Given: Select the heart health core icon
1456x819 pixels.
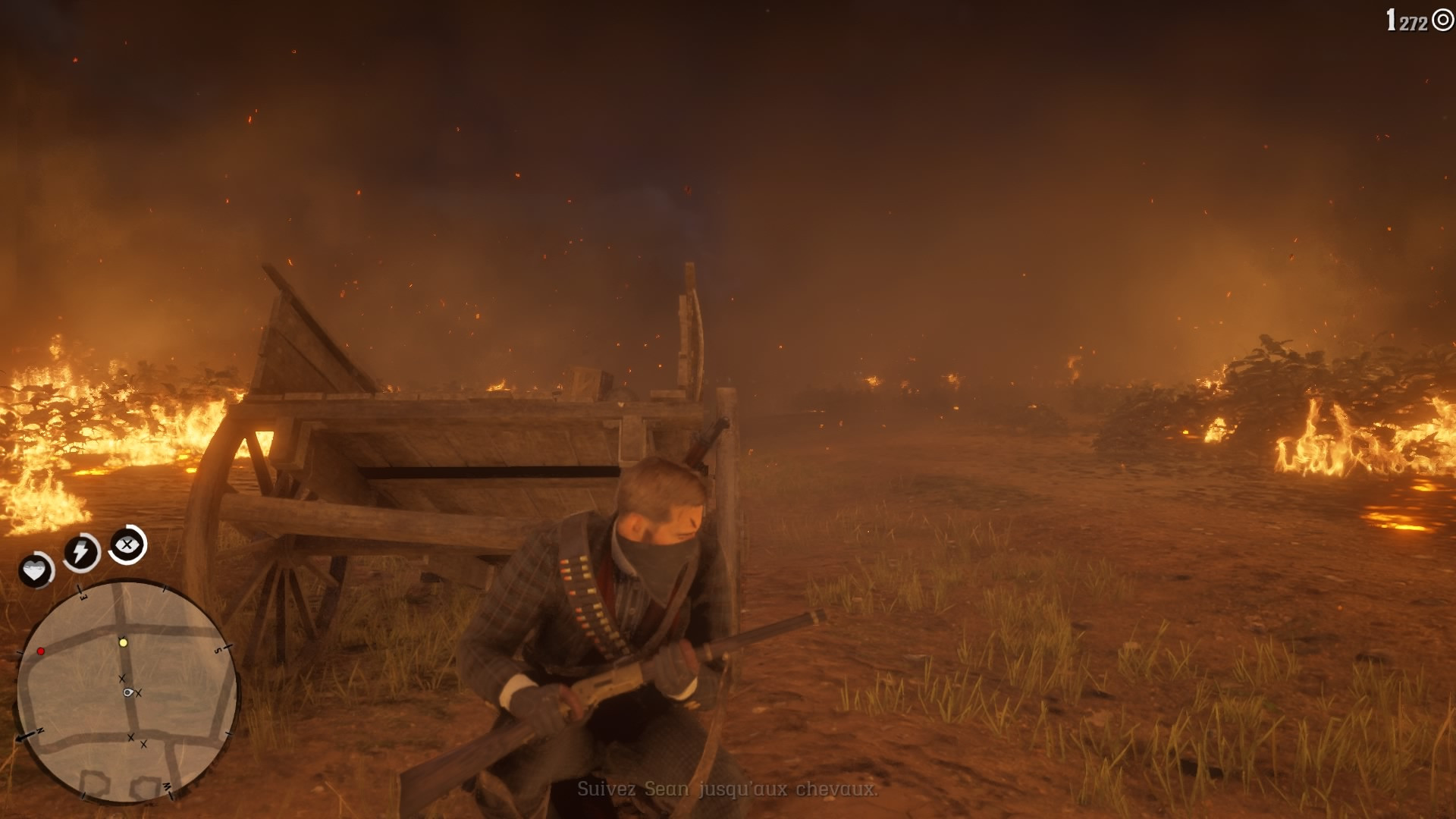Looking at the screenshot, I should coord(35,570).
